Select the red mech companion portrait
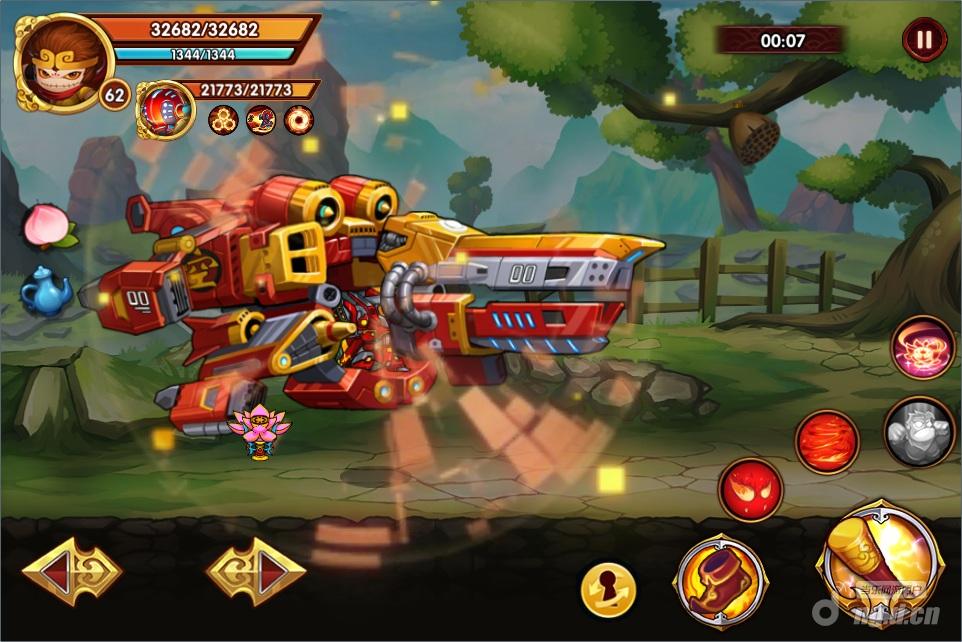This screenshot has height=642, width=962. [x=165, y=110]
